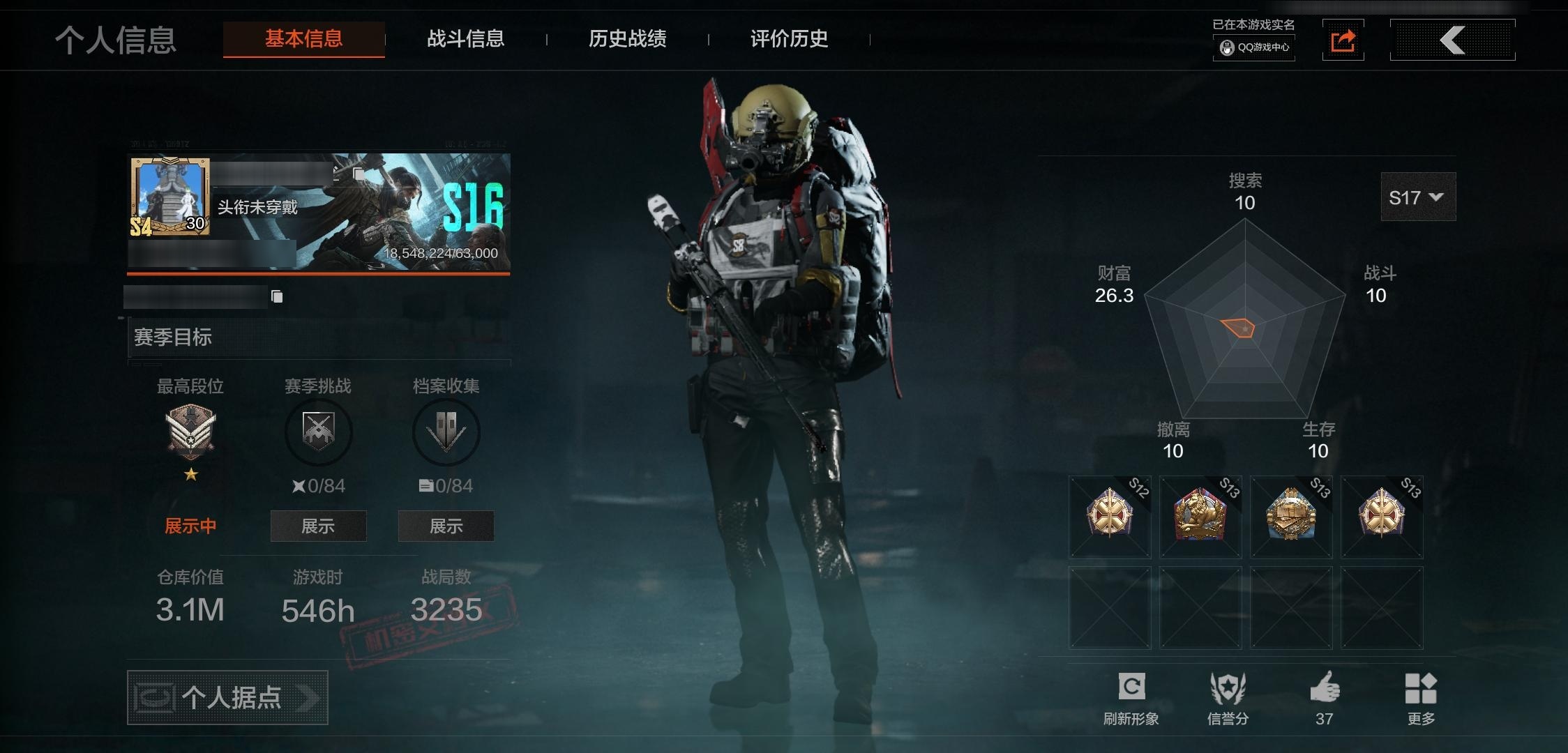Copy the player ID below the banner
The width and height of the screenshot is (1568, 753).
click(277, 297)
